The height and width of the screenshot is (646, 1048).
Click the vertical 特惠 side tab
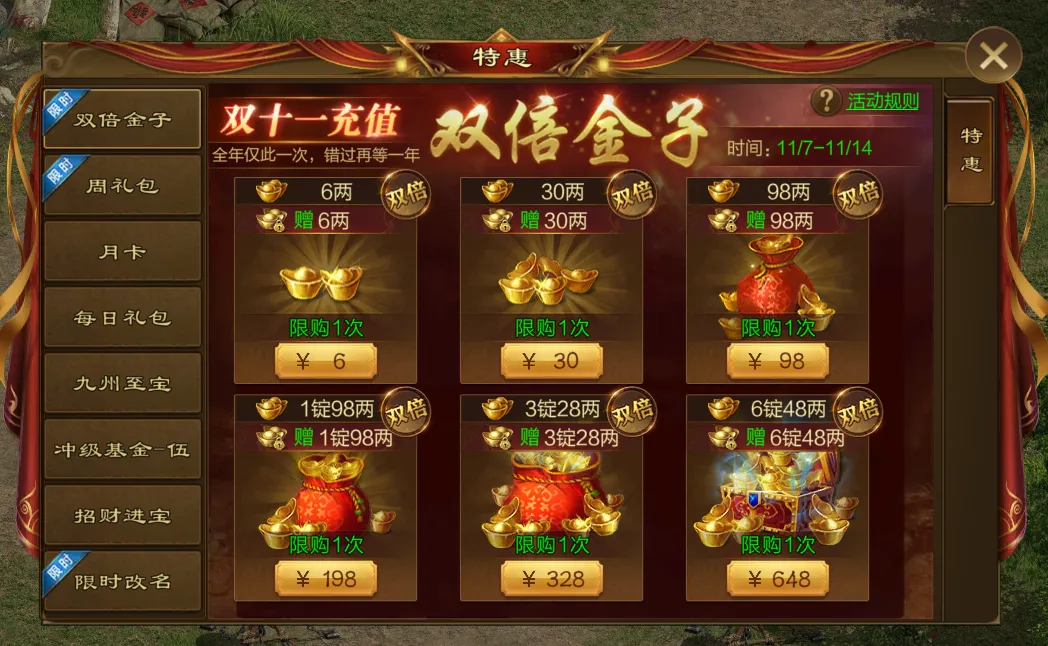(970, 151)
